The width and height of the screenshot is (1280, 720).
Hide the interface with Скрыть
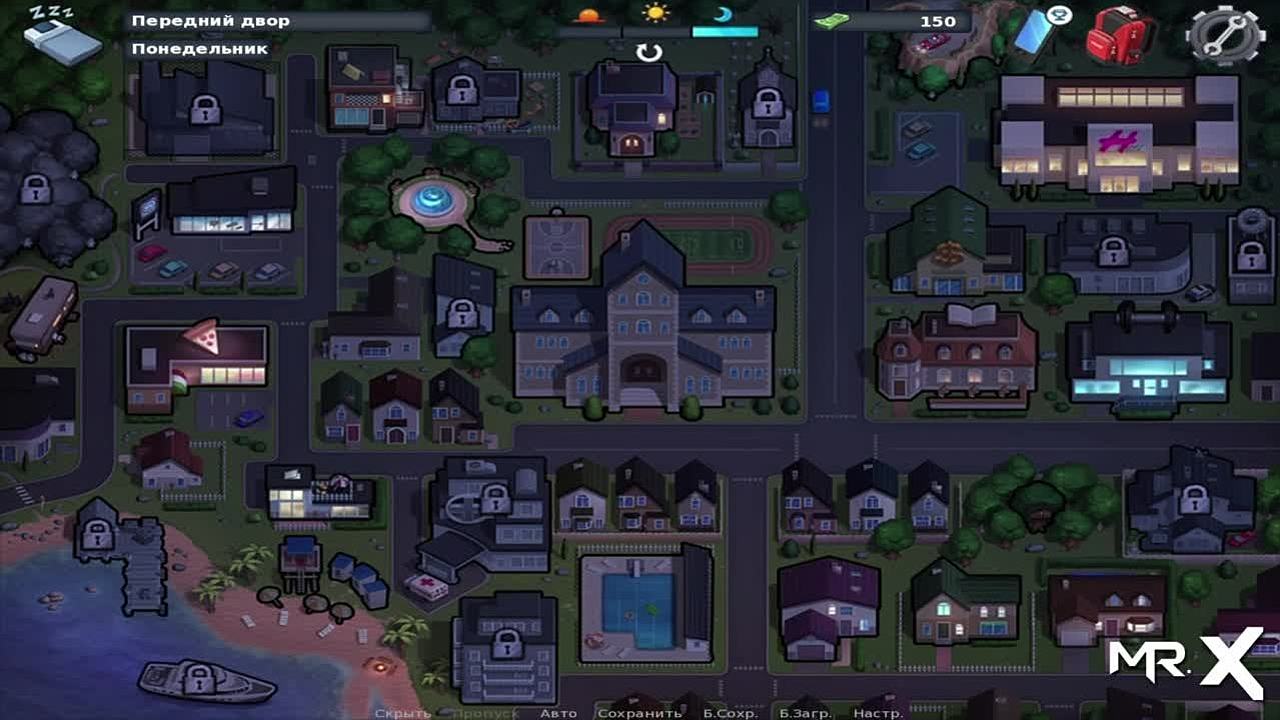tap(402, 713)
